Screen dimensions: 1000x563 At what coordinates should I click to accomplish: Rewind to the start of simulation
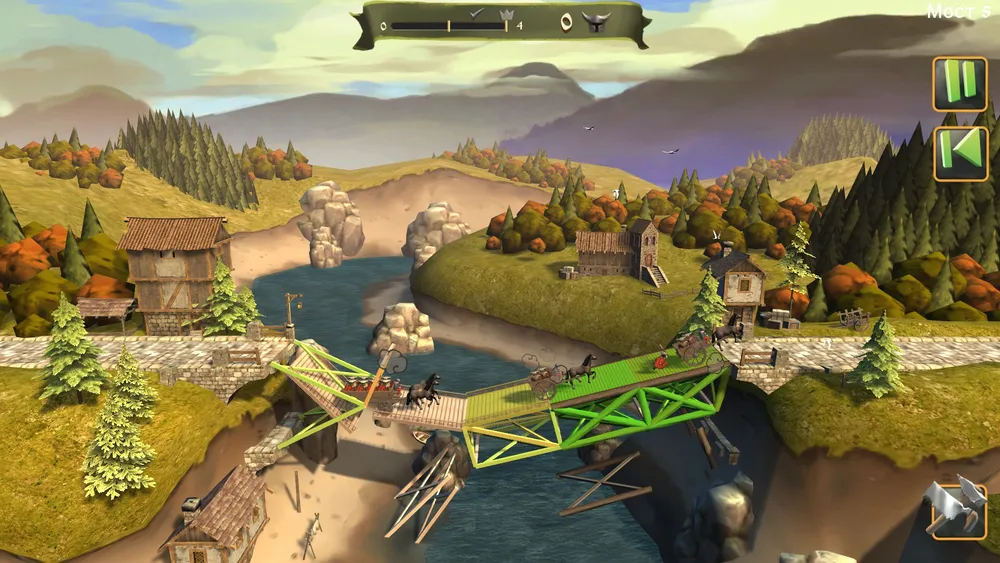[x=960, y=153]
